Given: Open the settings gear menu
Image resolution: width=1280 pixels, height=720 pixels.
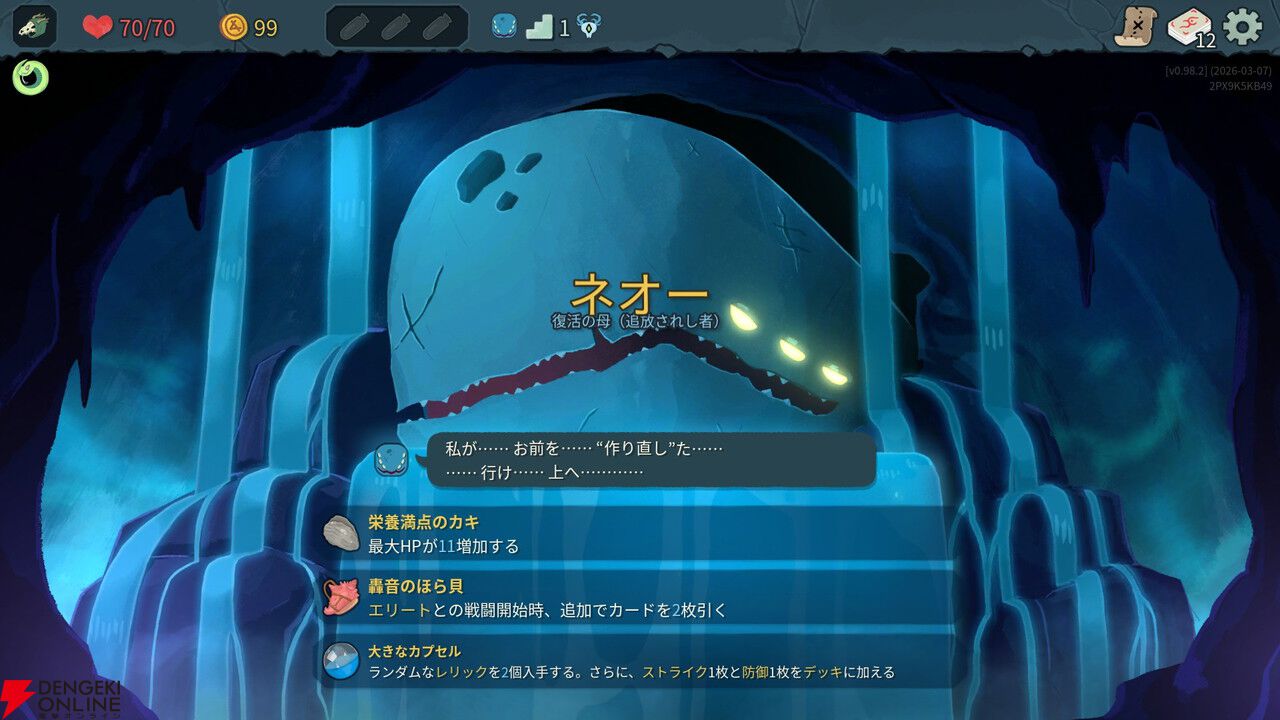Looking at the screenshot, I should pyautogui.click(x=1241, y=24).
